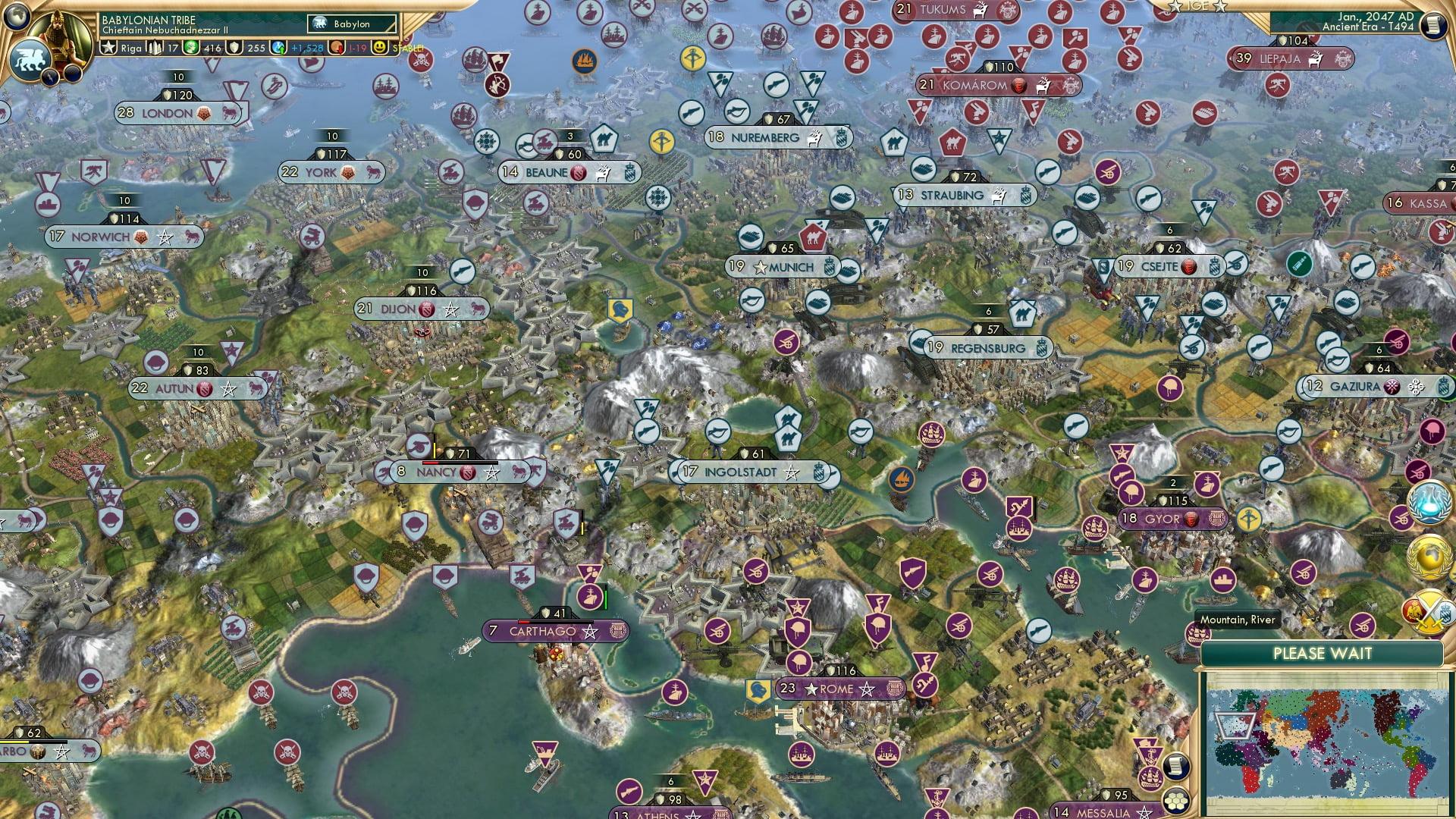Click the green globe icon showing 416
Viewport: 1456px width, 819px height.
[191, 49]
